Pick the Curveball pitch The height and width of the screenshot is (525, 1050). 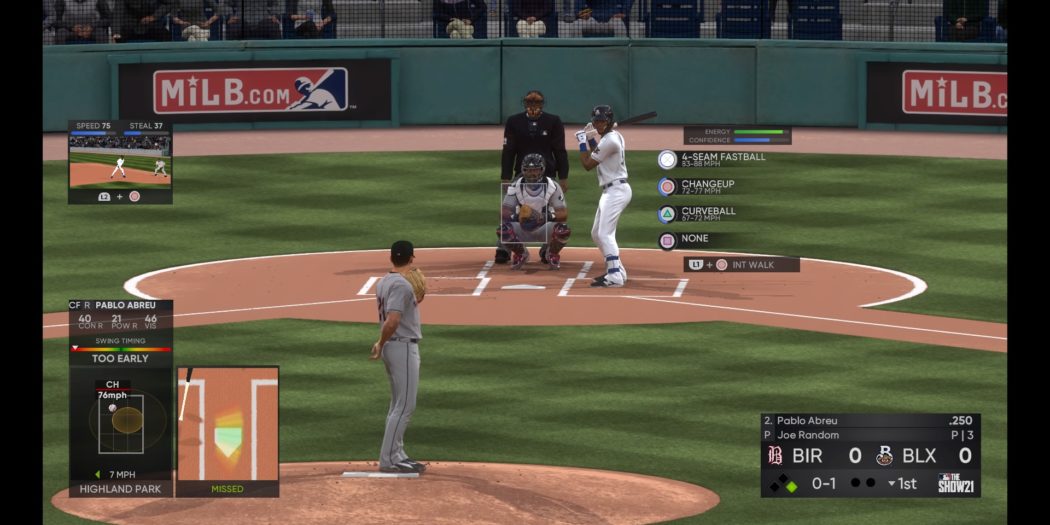point(707,214)
